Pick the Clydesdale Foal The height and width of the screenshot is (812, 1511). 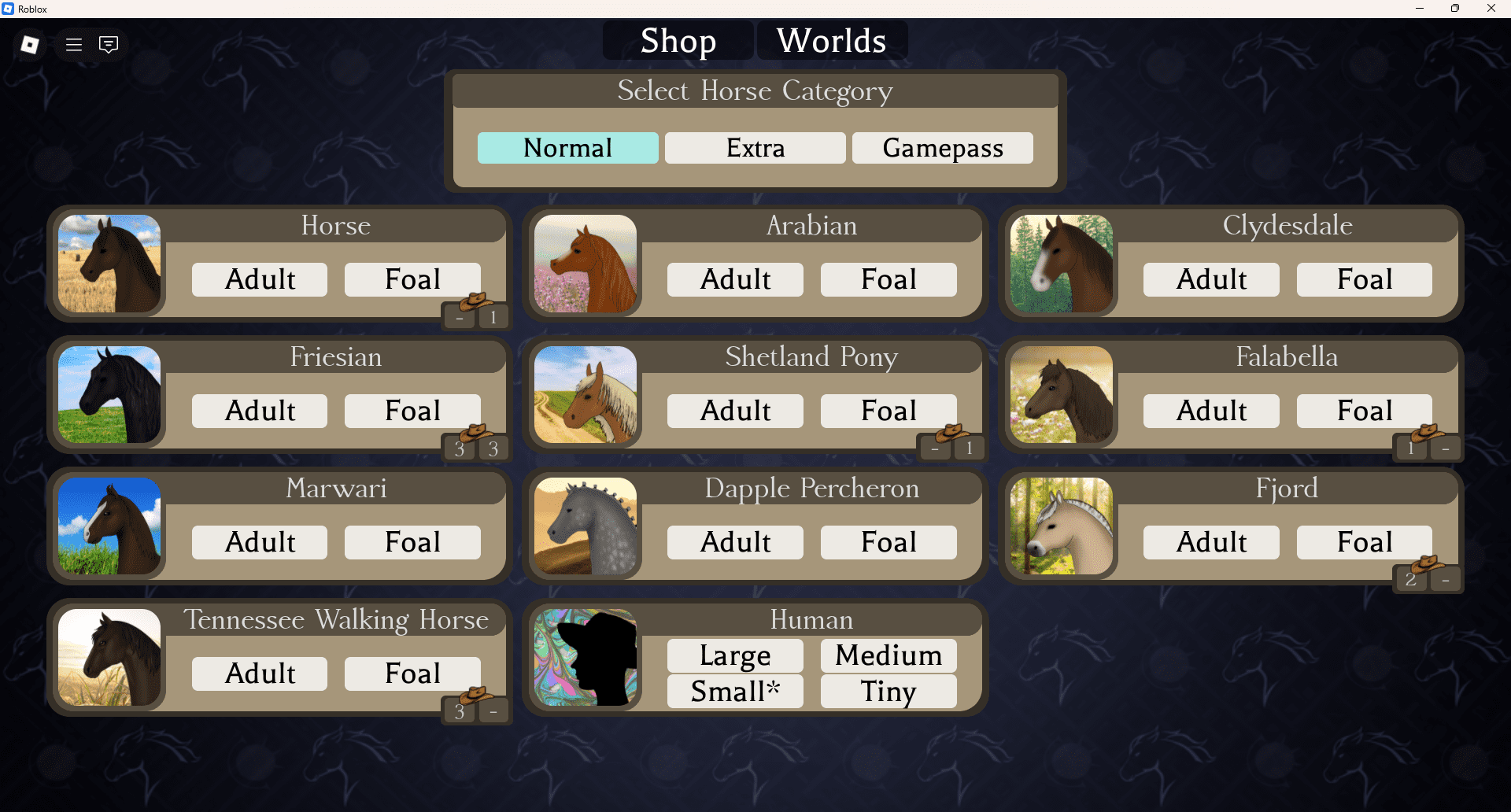pos(1364,279)
